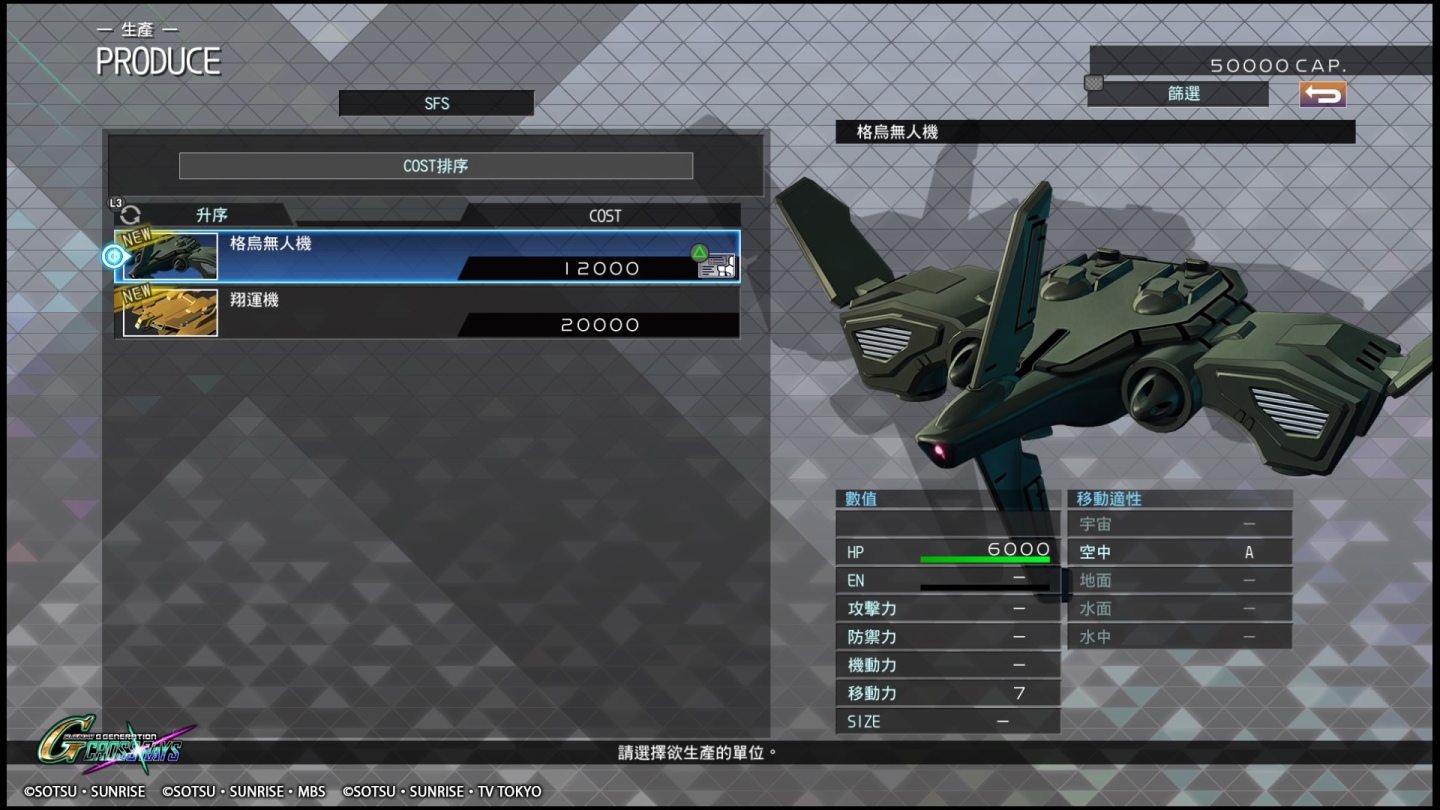Click the checkered swatch icon beside 篩選
The height and width of the screenshot is (810, 1440).
coord(1095,84)
